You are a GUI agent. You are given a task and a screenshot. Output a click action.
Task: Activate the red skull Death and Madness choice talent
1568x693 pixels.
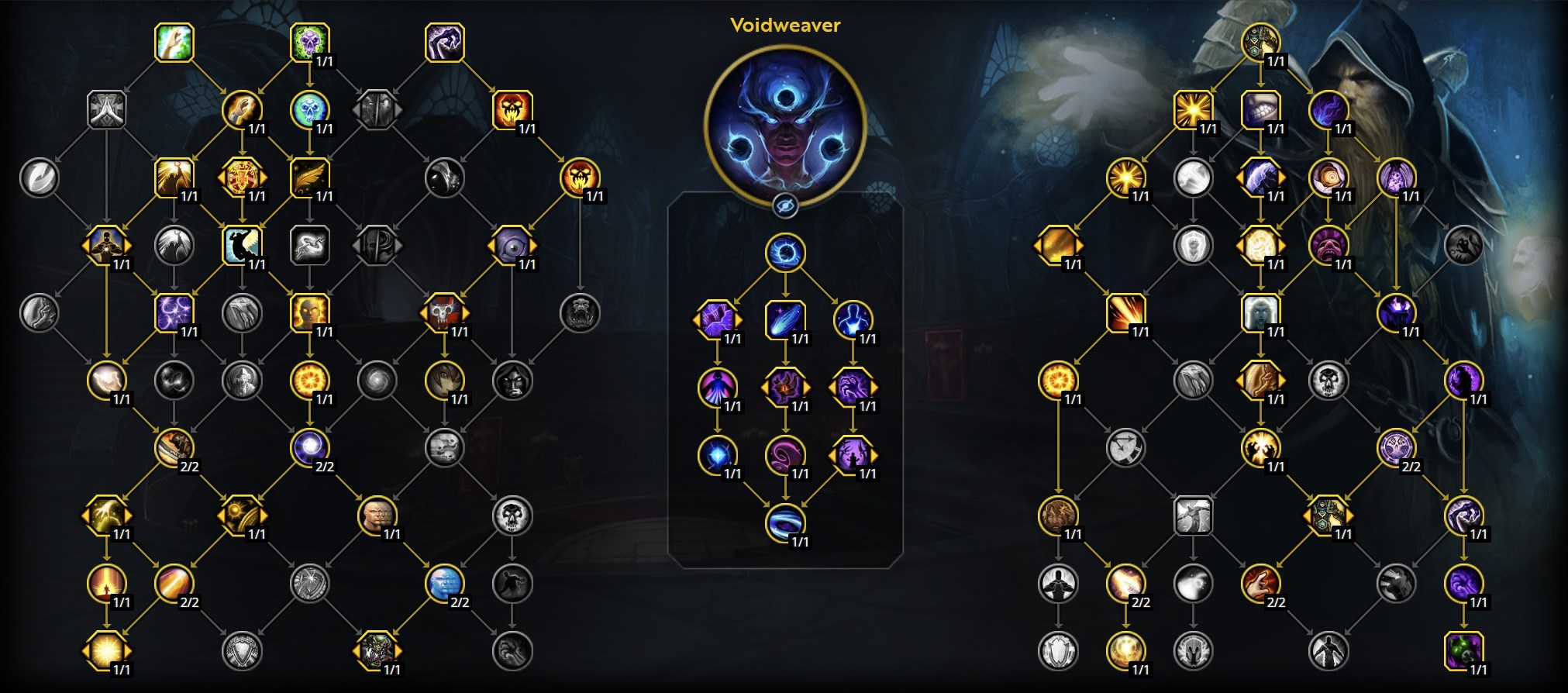(x=445, y=313)
